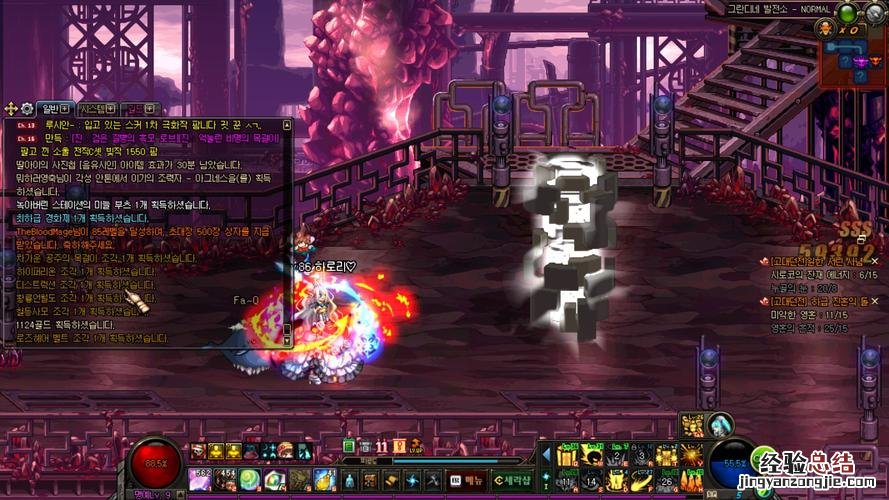
Task: Click the green orb button by the minimap
Action: (848, 13)
